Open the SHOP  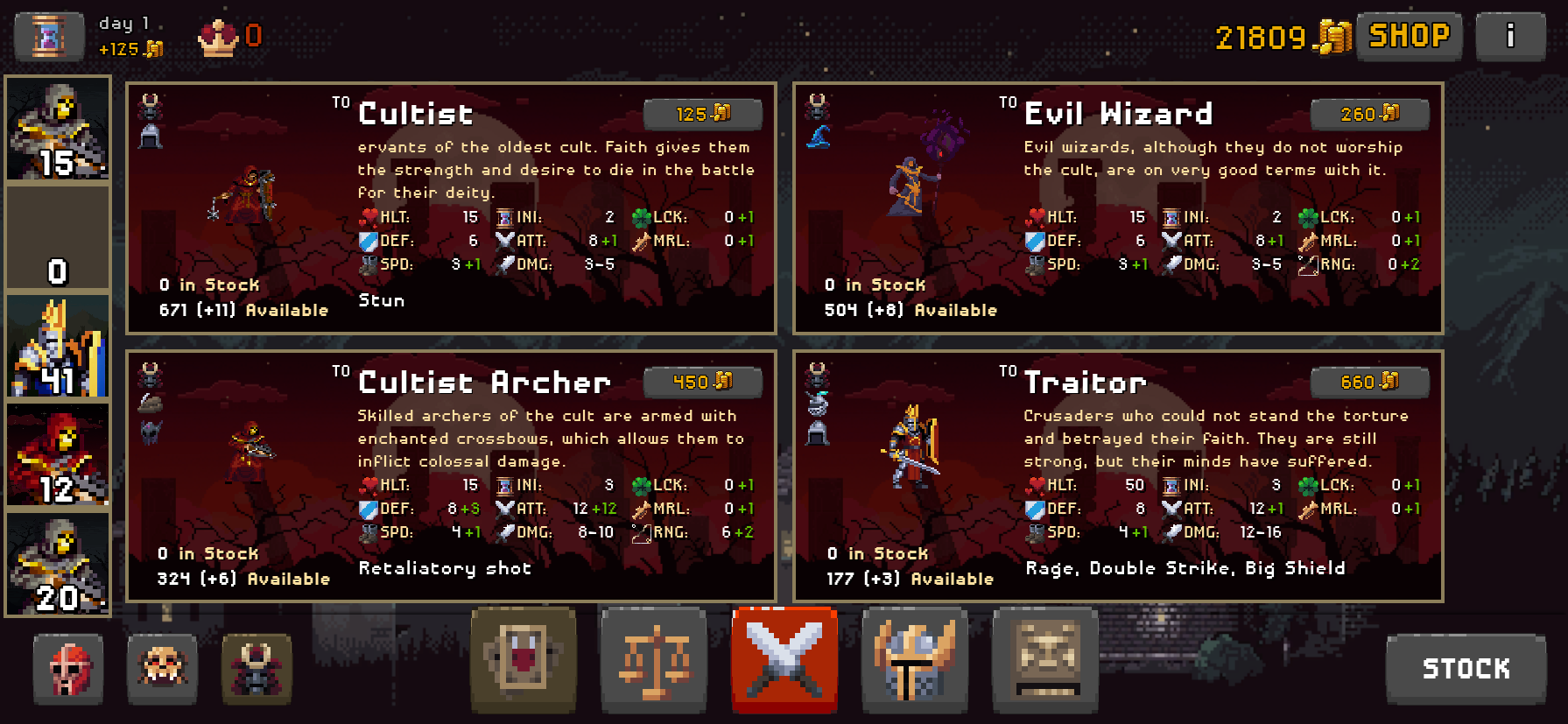[1409, 36]
